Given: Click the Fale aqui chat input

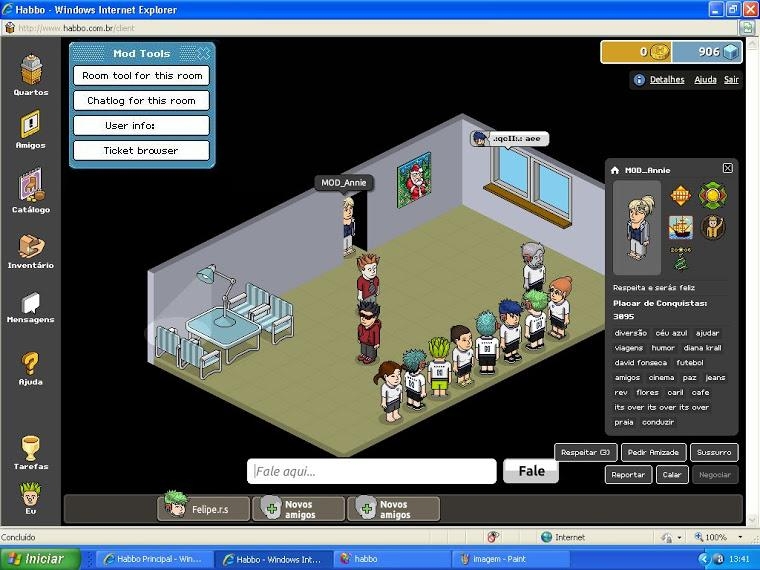Looking at the screenshot, I should (x=372, y=471).
